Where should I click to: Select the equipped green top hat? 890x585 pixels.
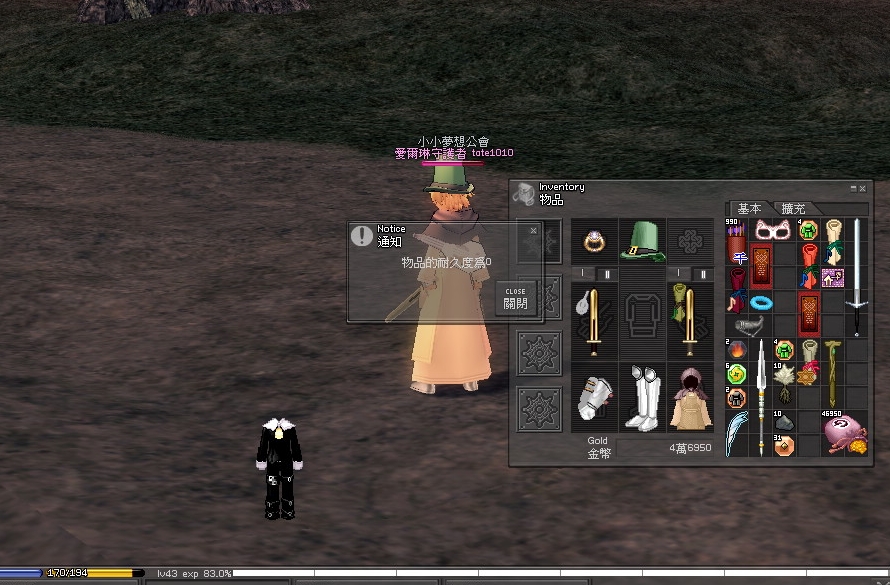pyautogui.click(x=643, y=242)
